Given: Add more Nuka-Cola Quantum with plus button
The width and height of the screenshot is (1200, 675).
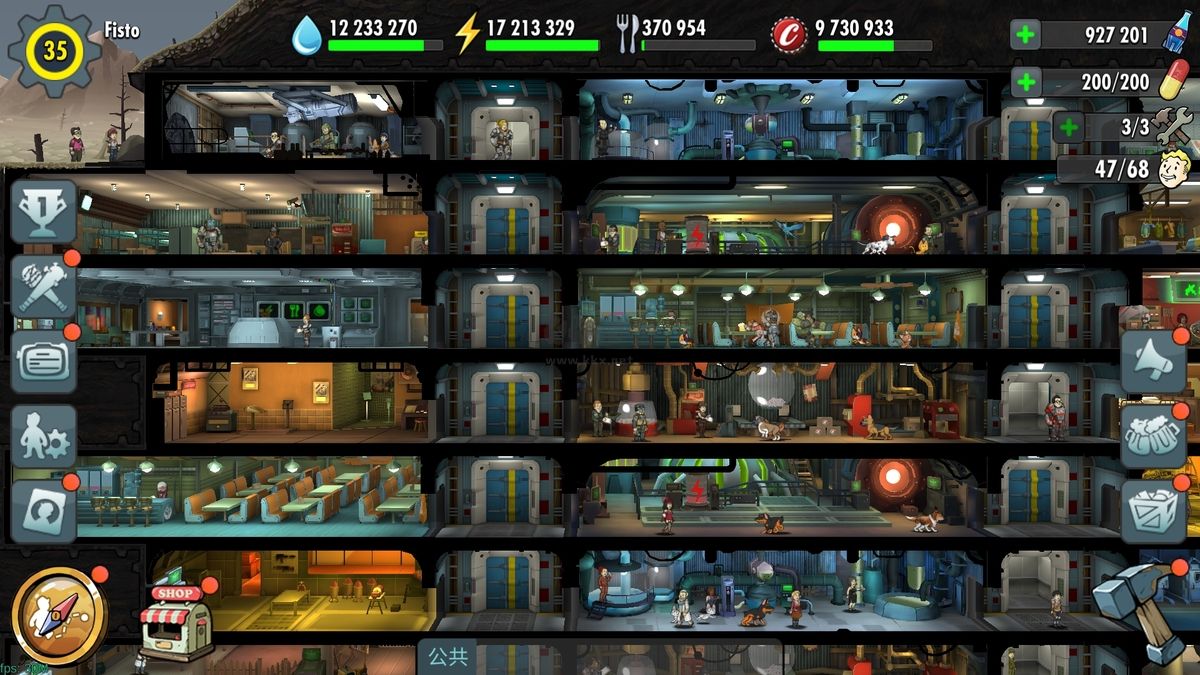Looking at the screenshot, I should [x=1026, y=36].
